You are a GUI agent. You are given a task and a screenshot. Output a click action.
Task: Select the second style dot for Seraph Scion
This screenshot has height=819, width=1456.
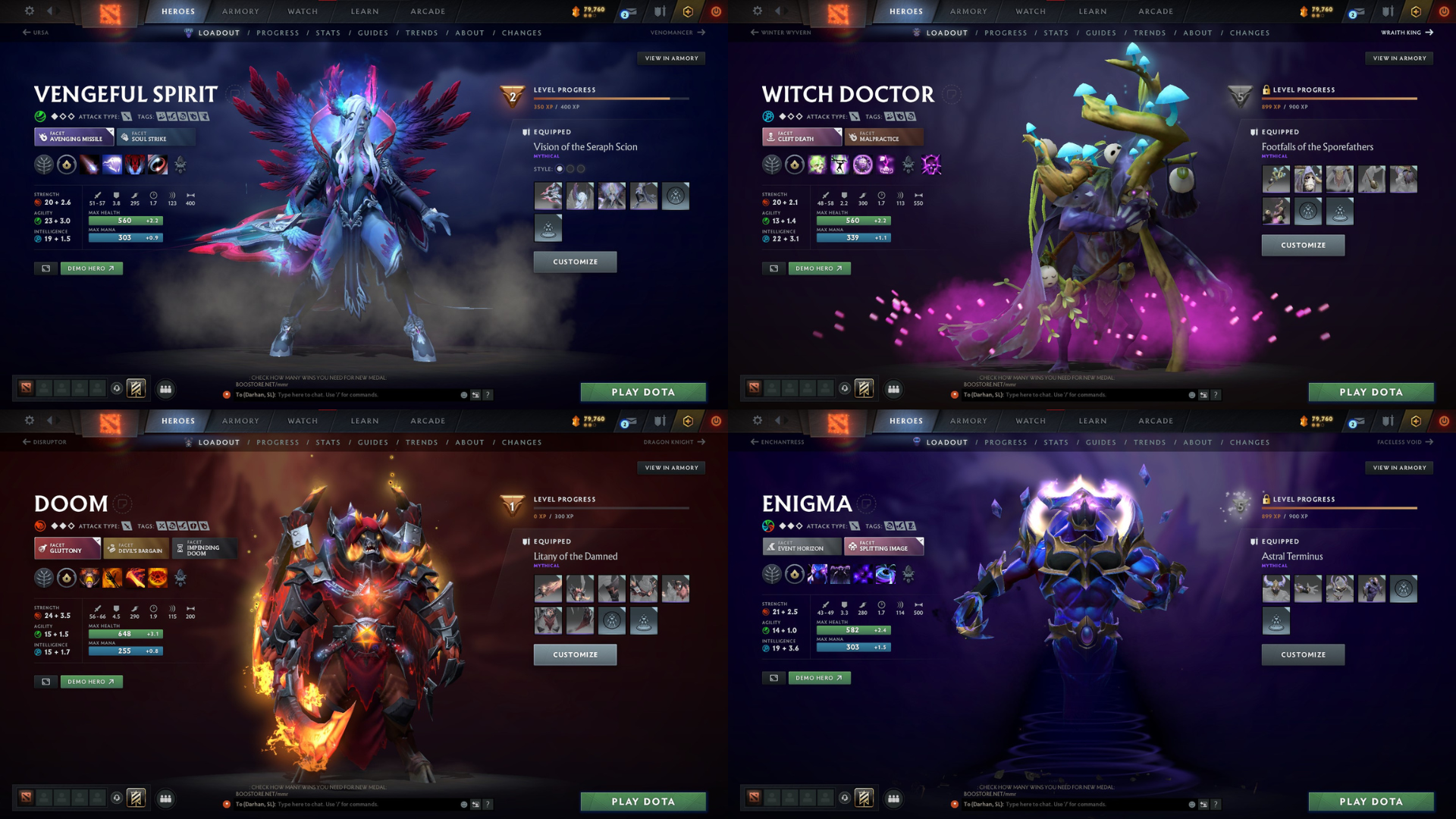click(x=570, y=168)
